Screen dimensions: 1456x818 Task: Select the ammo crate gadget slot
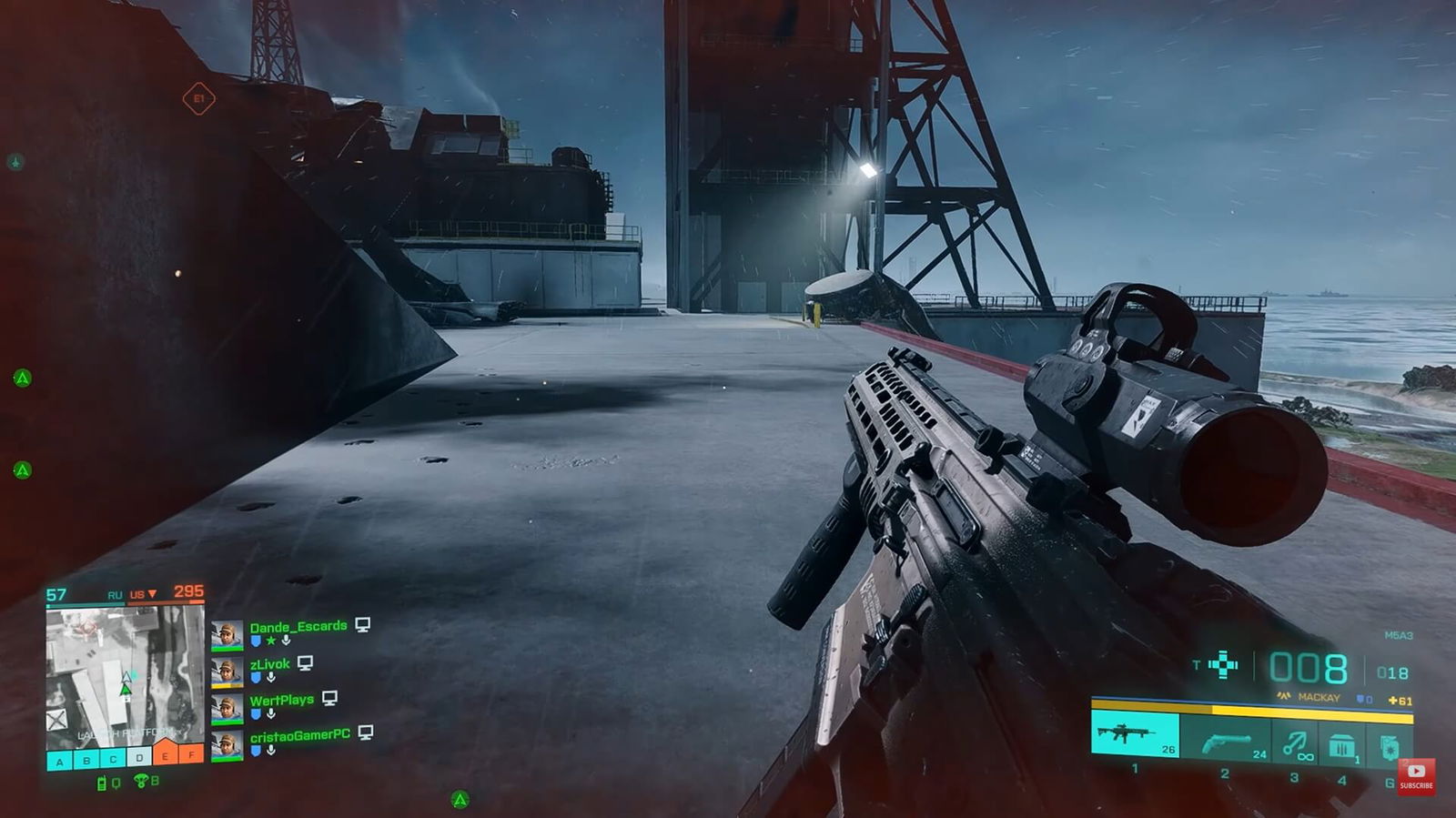[x=1340, y=745]
